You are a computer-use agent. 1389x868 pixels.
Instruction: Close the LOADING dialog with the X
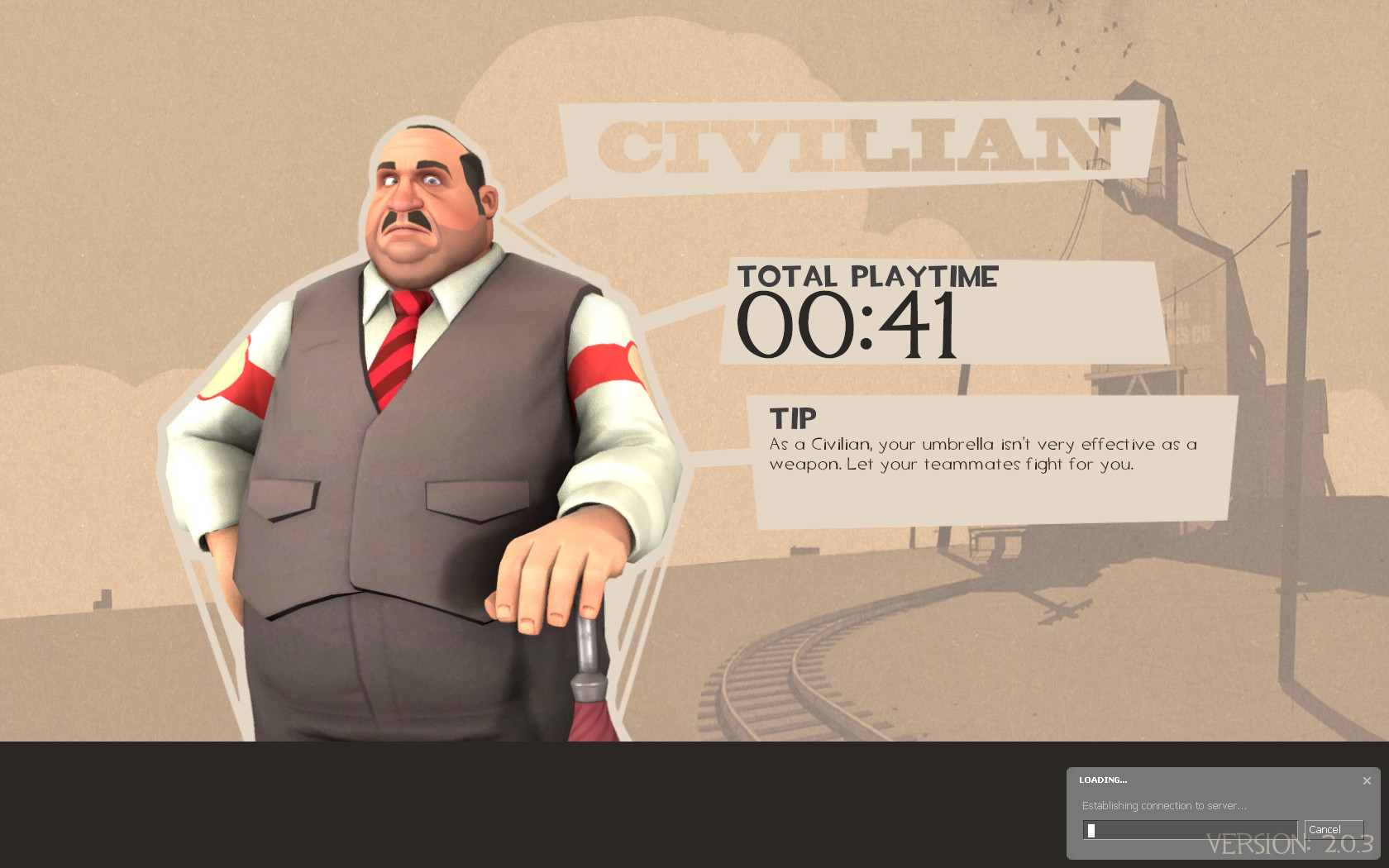(x=1367, y=779)
